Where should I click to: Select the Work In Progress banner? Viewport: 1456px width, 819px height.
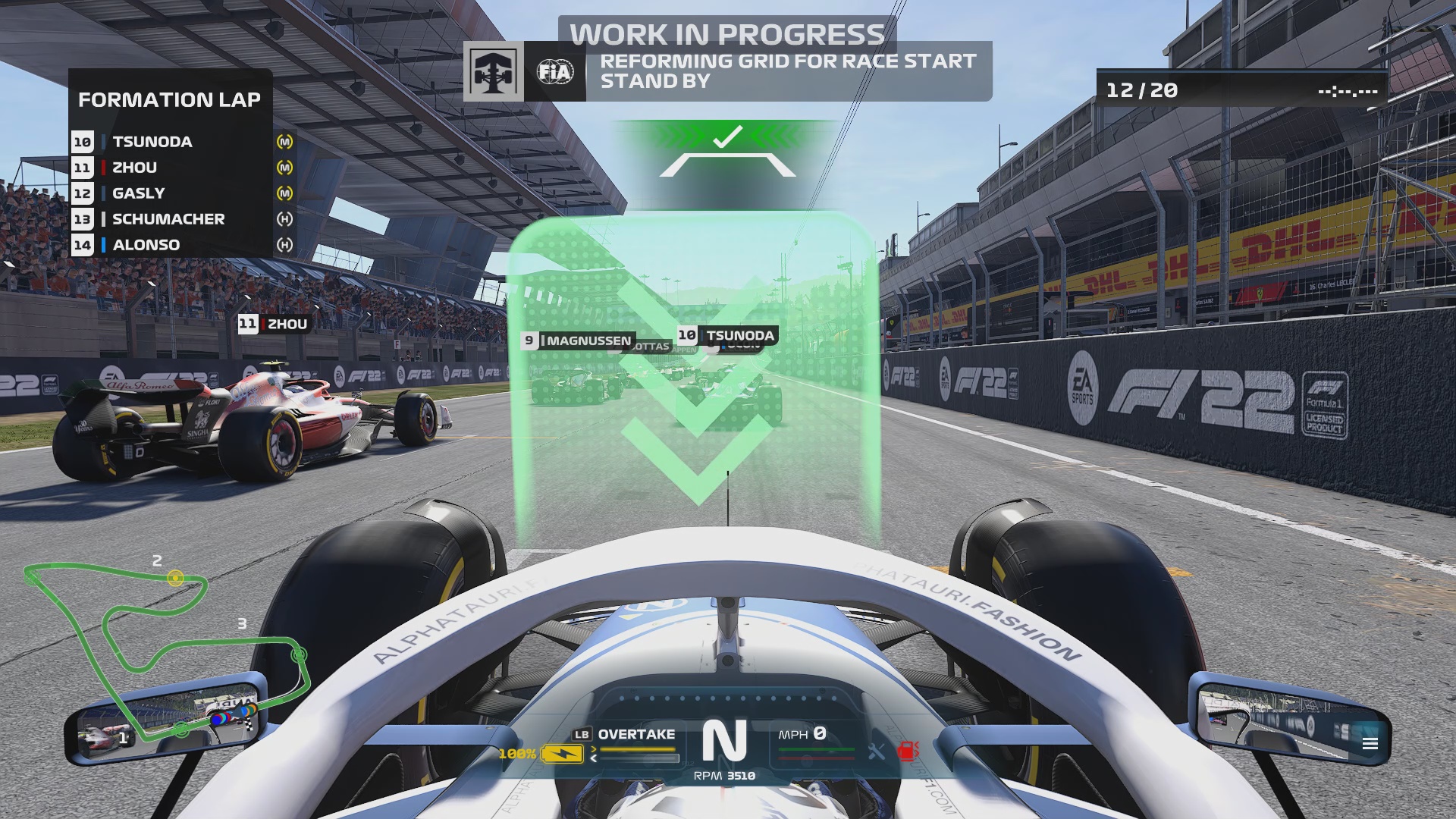click(726, 33)
